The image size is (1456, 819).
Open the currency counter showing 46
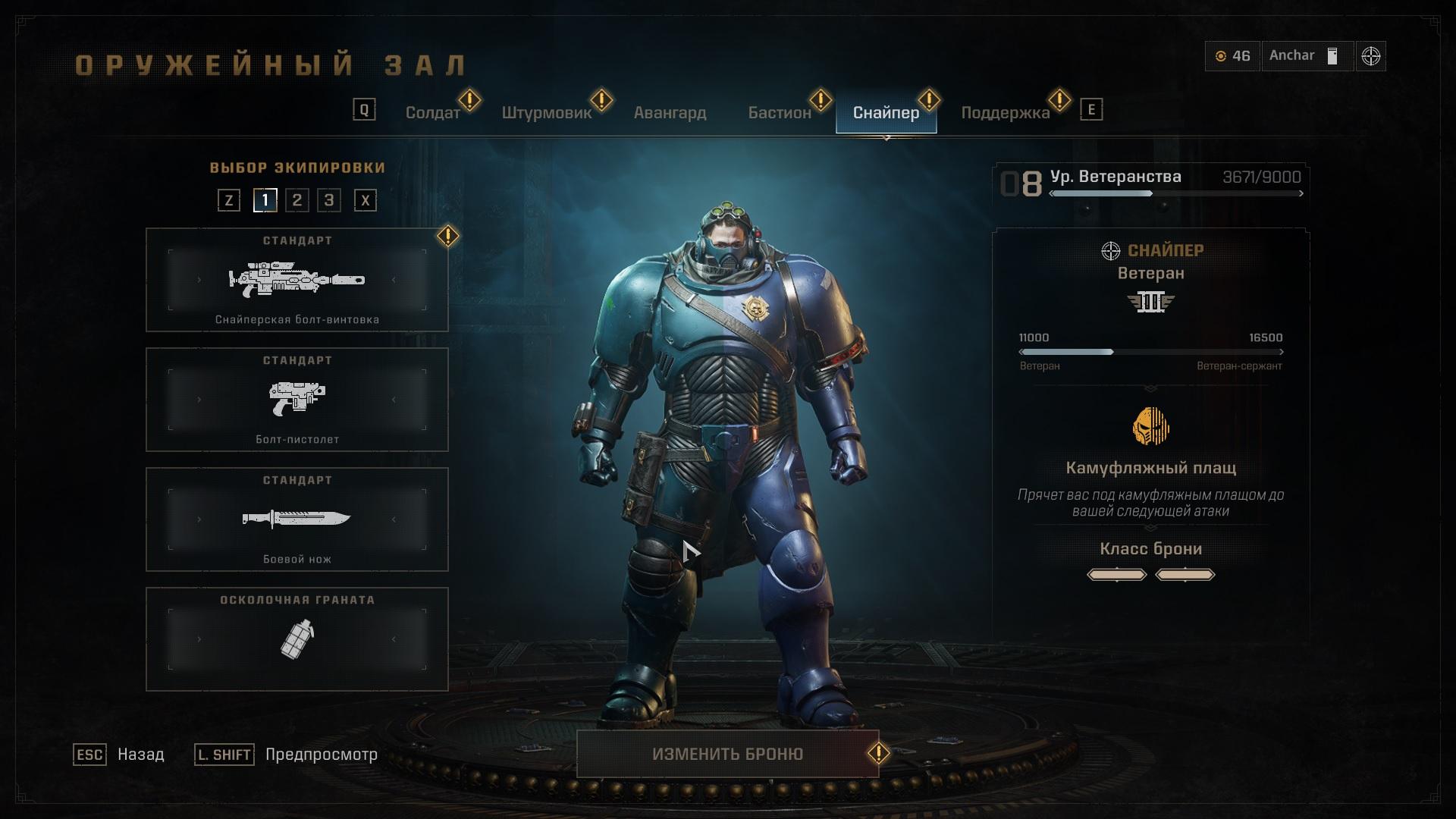1232,56
